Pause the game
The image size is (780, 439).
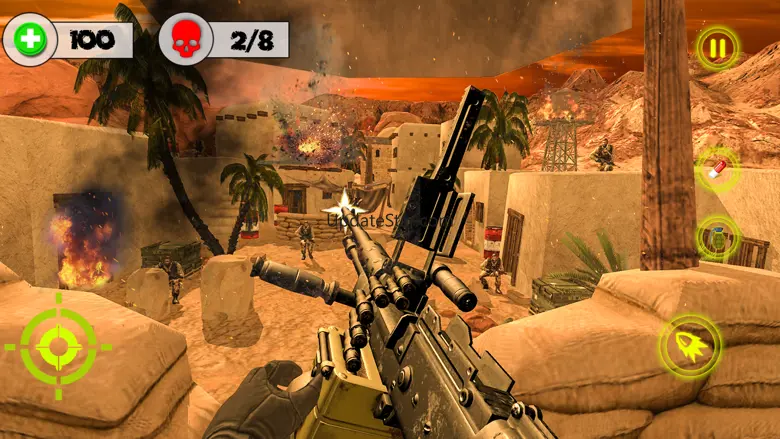717,47
